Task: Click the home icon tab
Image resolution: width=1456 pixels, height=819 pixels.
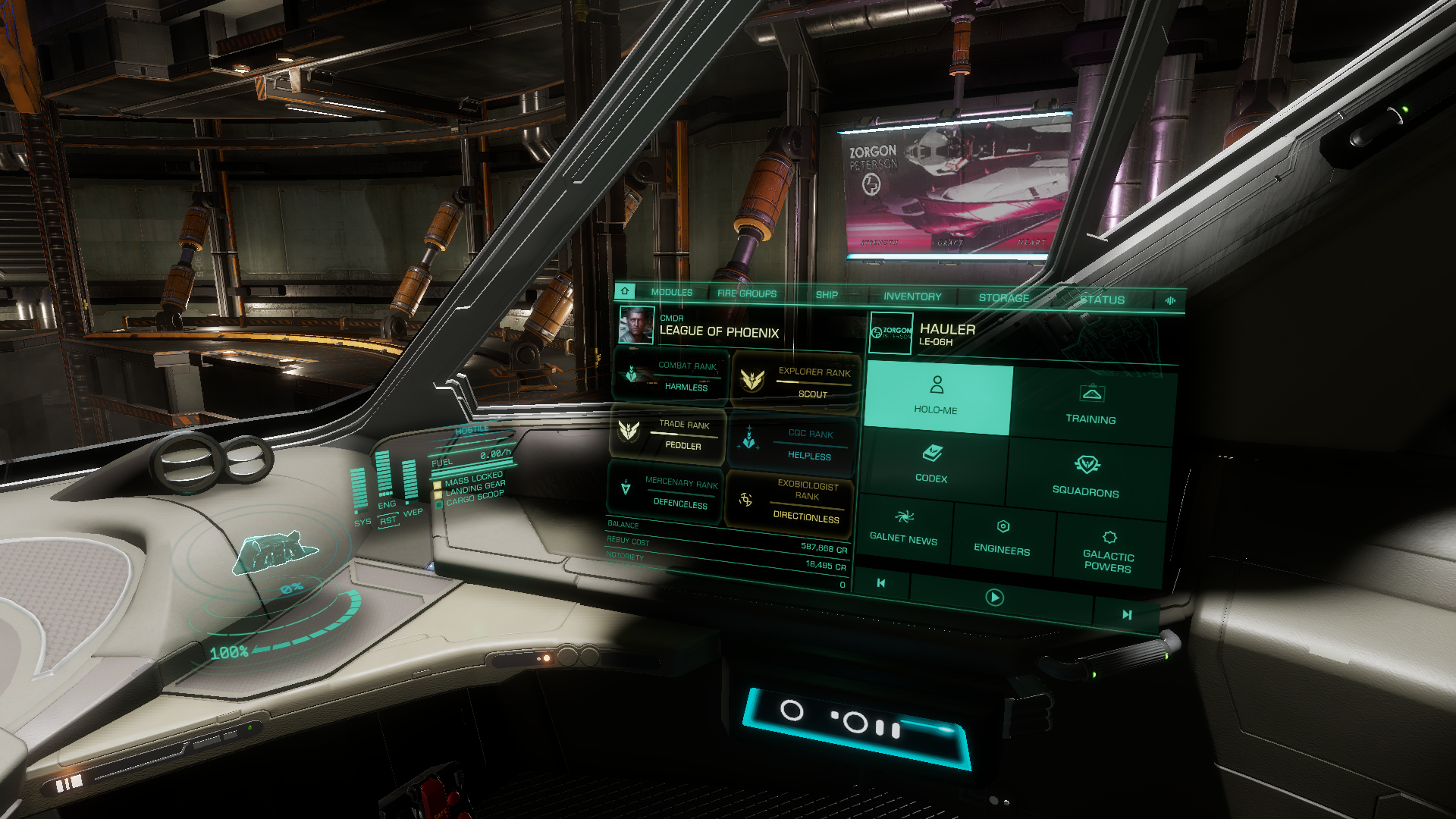Action: (625, 290)
